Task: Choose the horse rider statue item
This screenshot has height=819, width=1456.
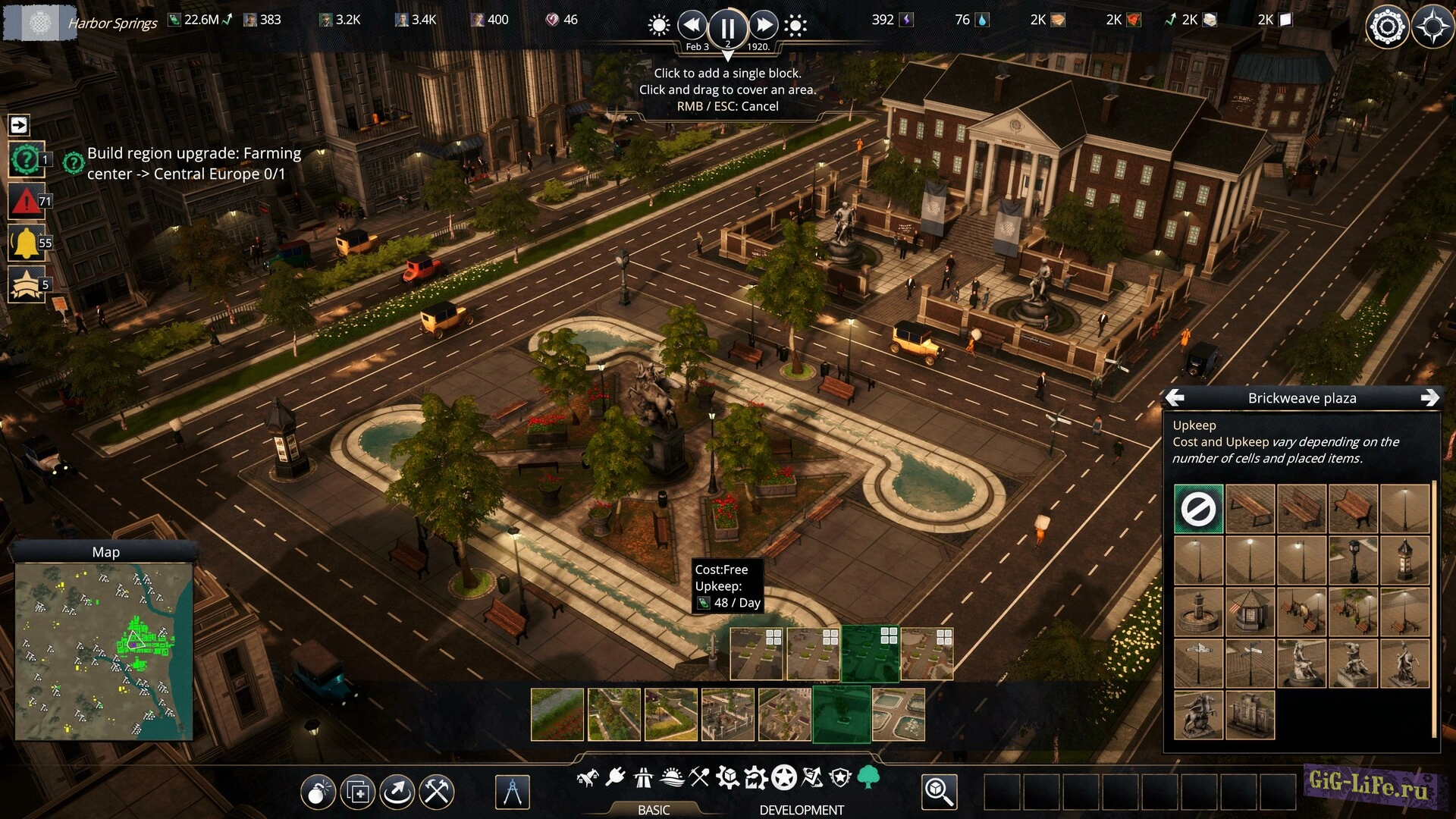Action: tap(1198, 715)
